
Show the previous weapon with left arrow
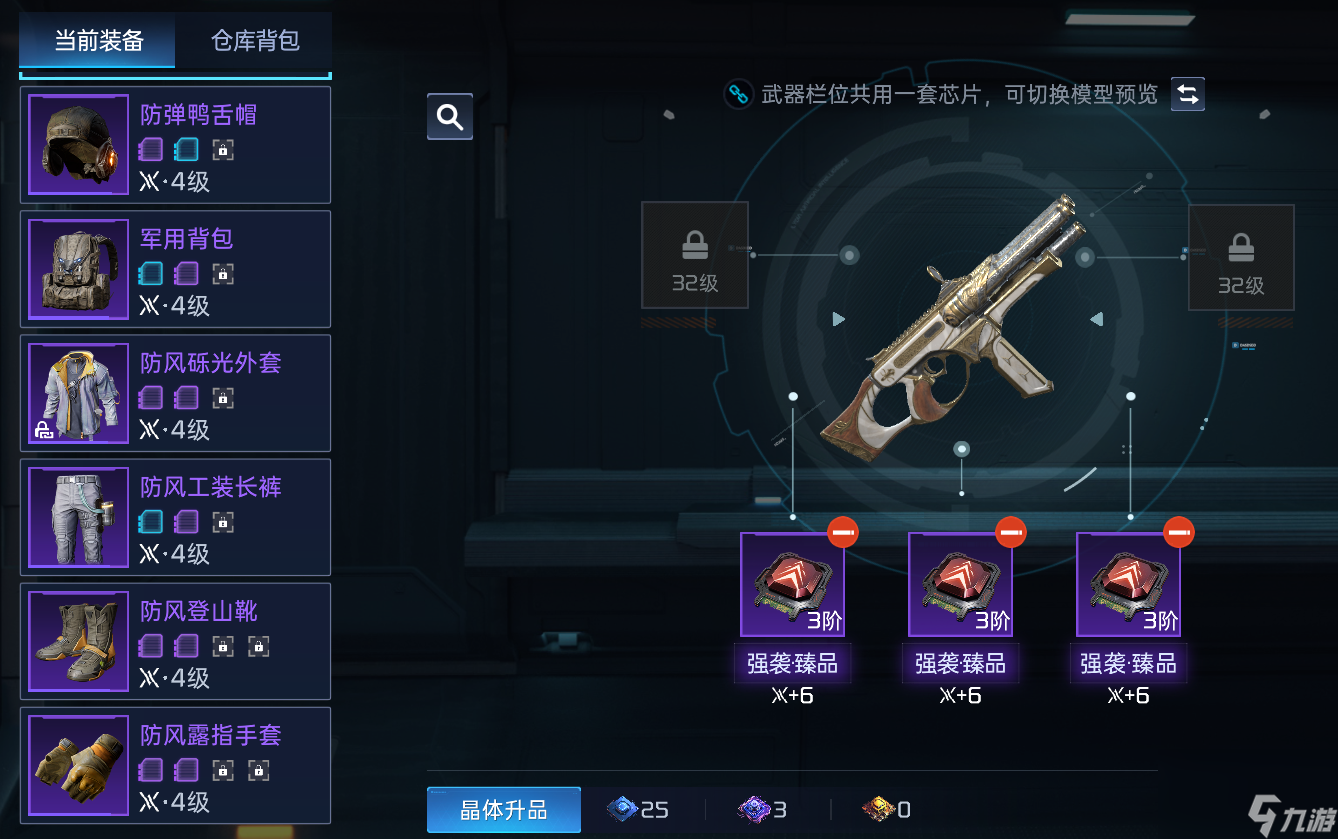pyautogui.click(x=839, y=319)
